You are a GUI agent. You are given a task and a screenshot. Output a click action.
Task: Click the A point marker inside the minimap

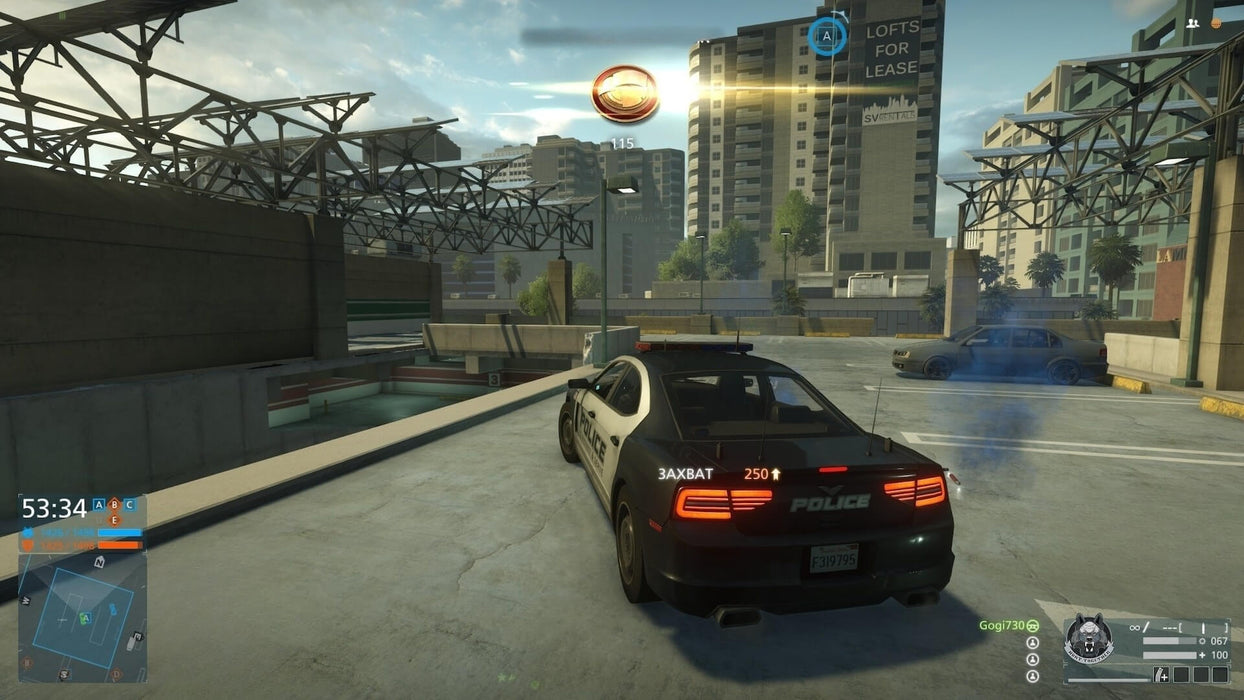(85, 618)
